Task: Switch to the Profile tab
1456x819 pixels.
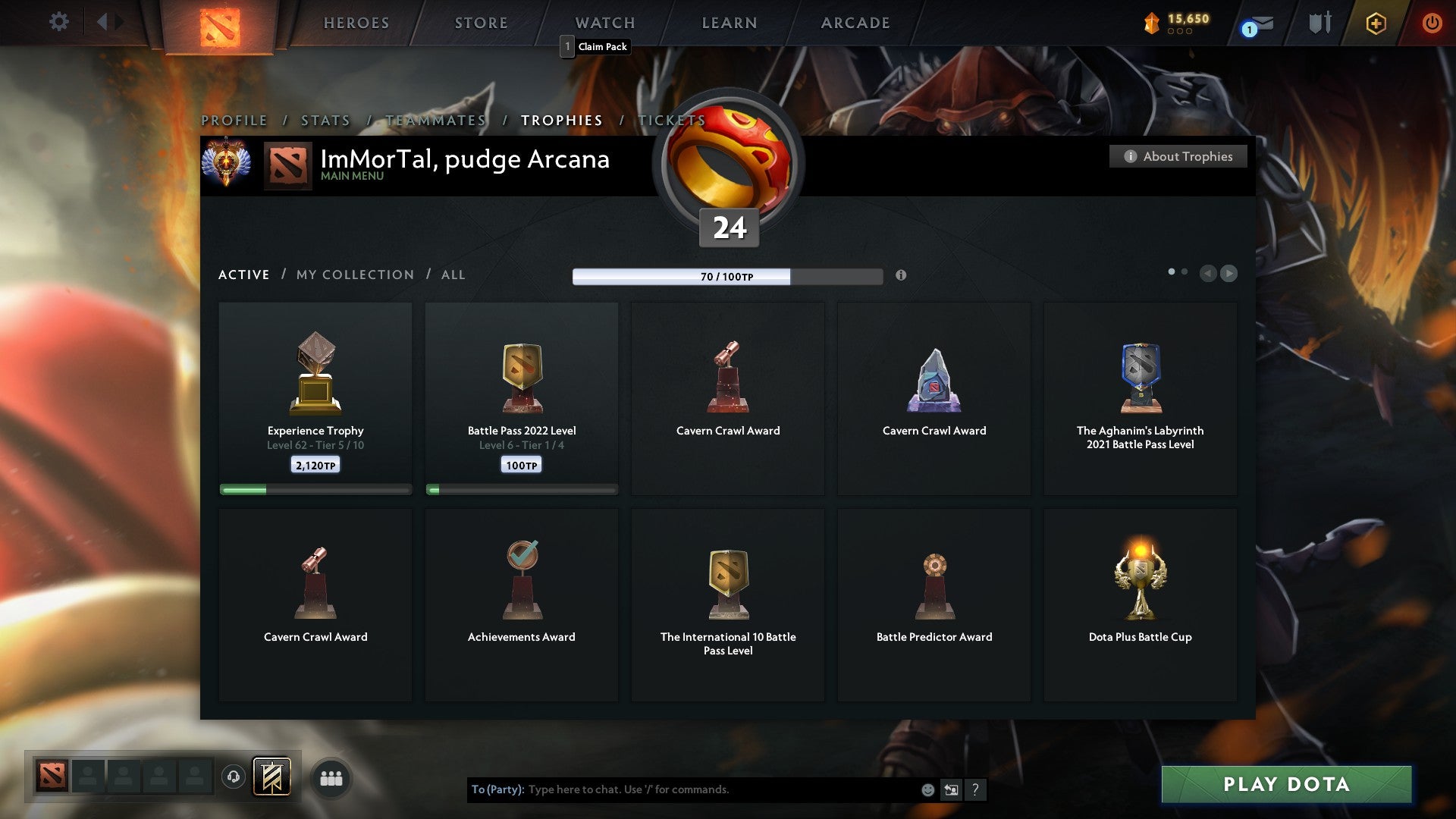Action: (x=234, y=121)
